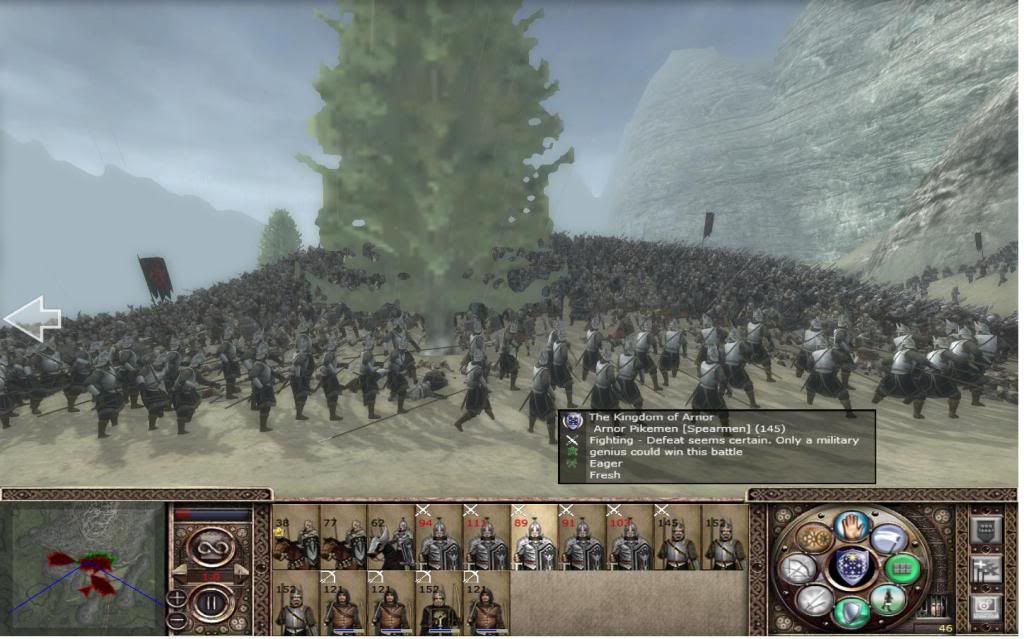This screenshot has width=1024, height=639.
Task: Open the camera options button
Action: (x=984, y=607)
